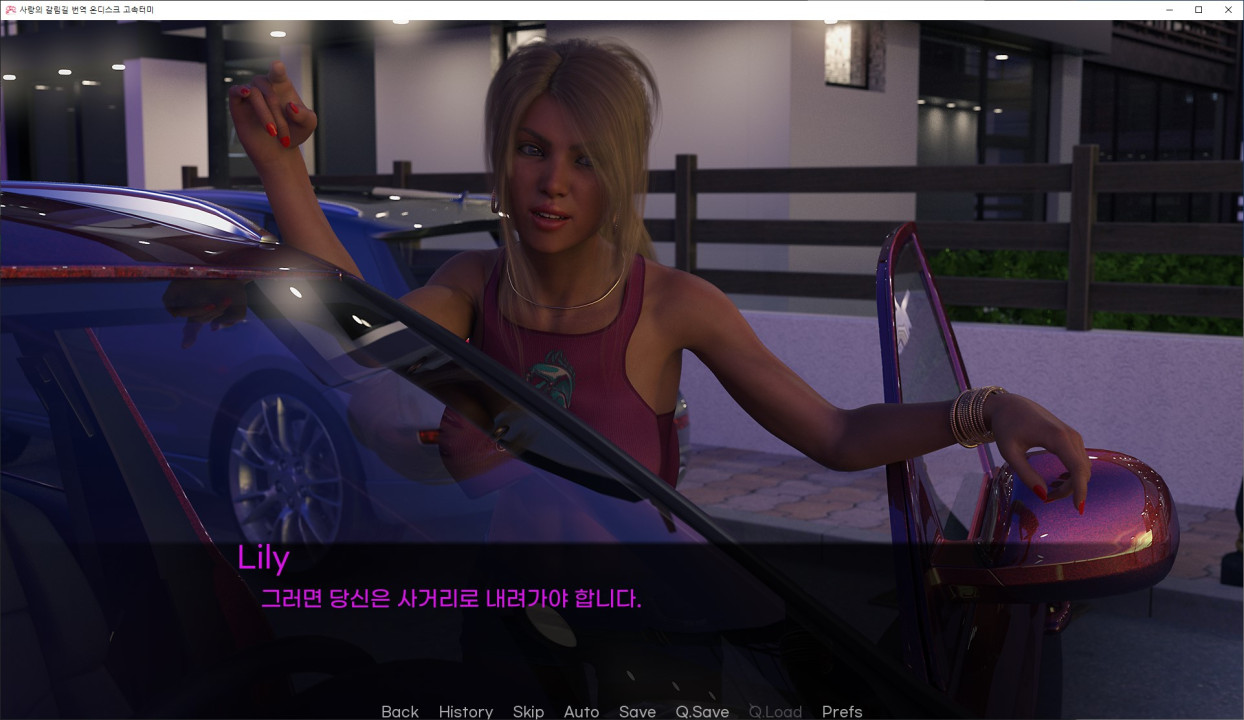Open the History log
This screenshot has height=720, width=1244.
click(465, 711)
